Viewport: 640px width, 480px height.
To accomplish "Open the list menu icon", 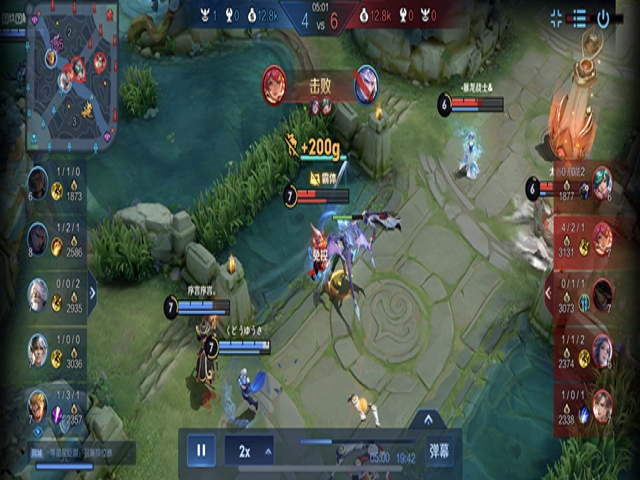I will pyautogui.click(x=580, y=17).
